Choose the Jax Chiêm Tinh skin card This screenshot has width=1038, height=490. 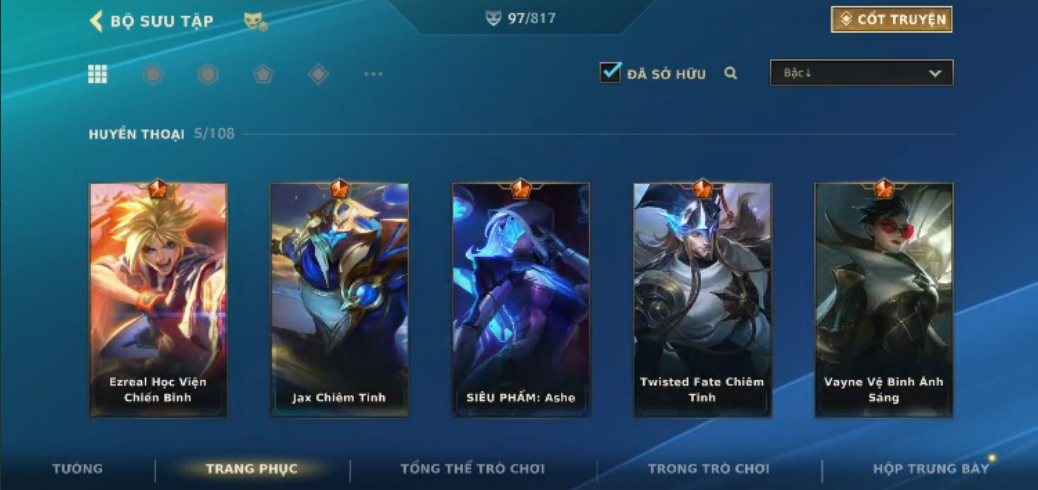coord(339,300)
